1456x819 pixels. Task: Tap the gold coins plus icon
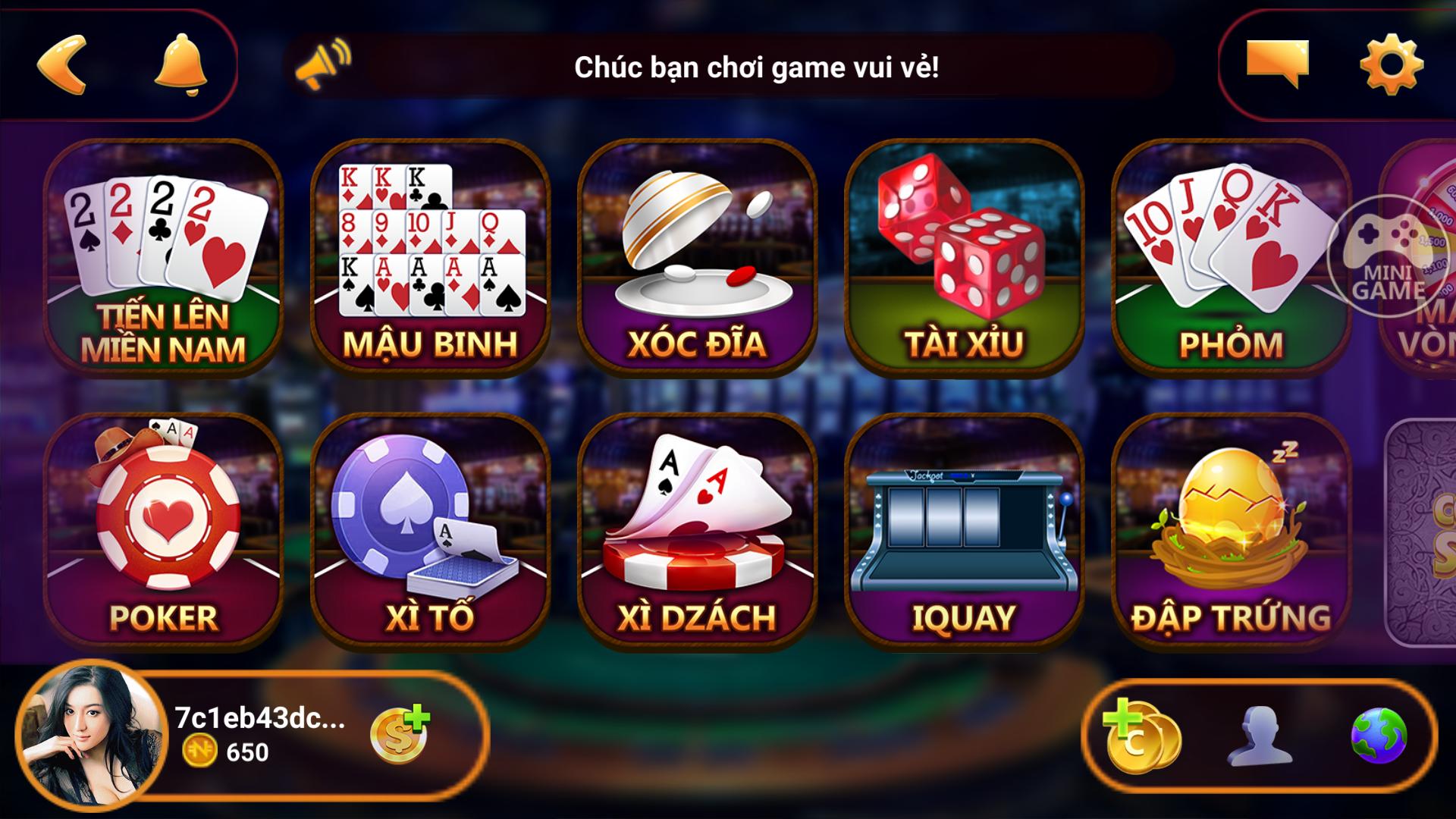coord(1141,734)
